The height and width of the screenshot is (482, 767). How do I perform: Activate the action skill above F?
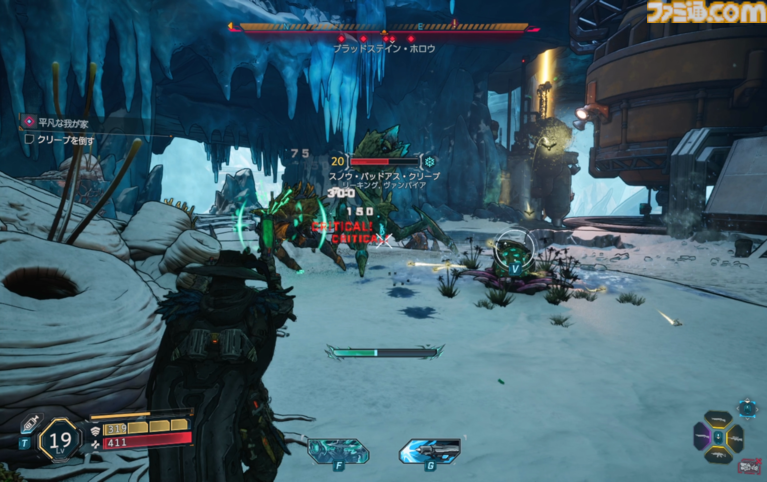click(338, 449)
